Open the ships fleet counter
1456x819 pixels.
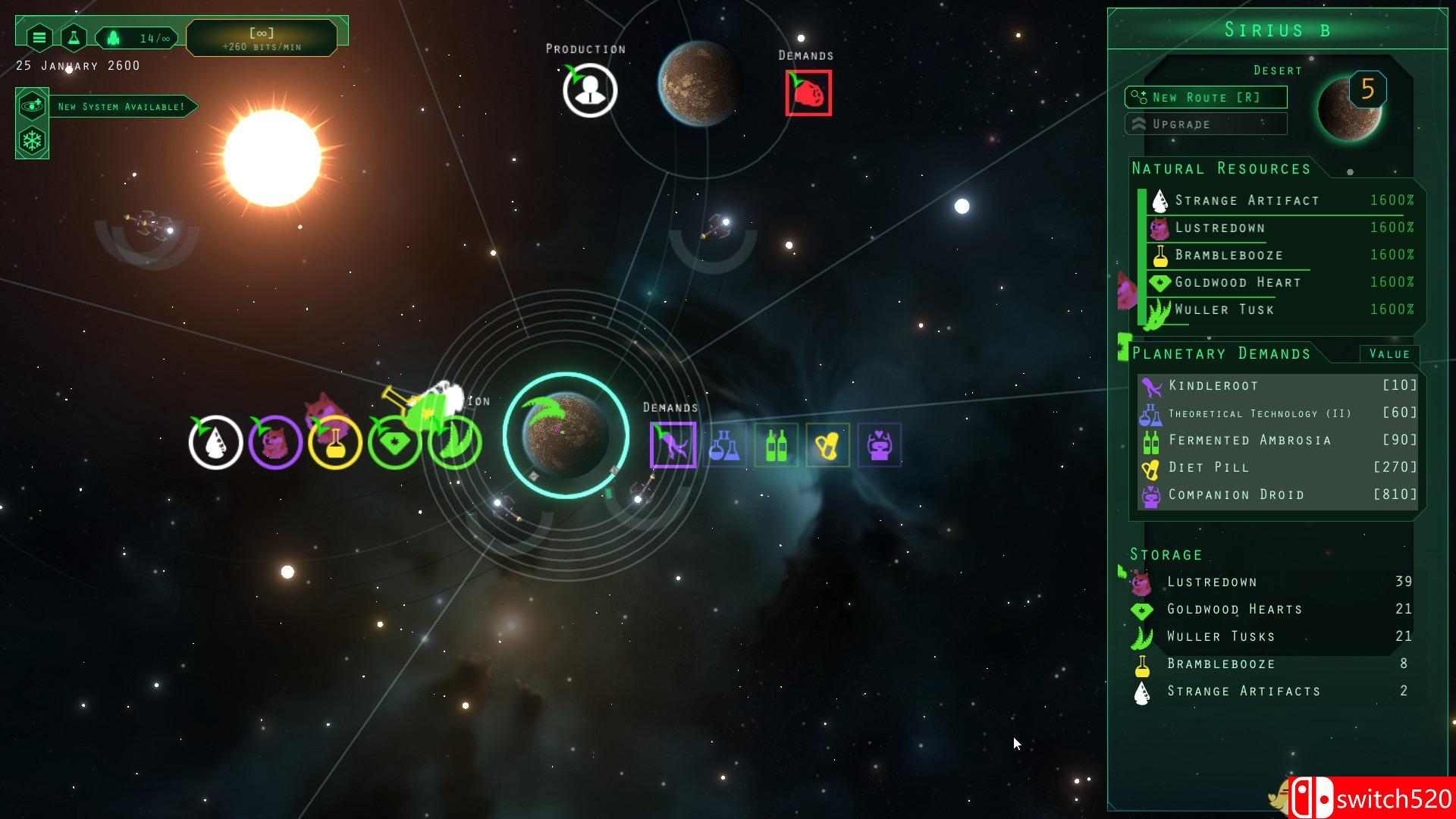click(136, 37)
